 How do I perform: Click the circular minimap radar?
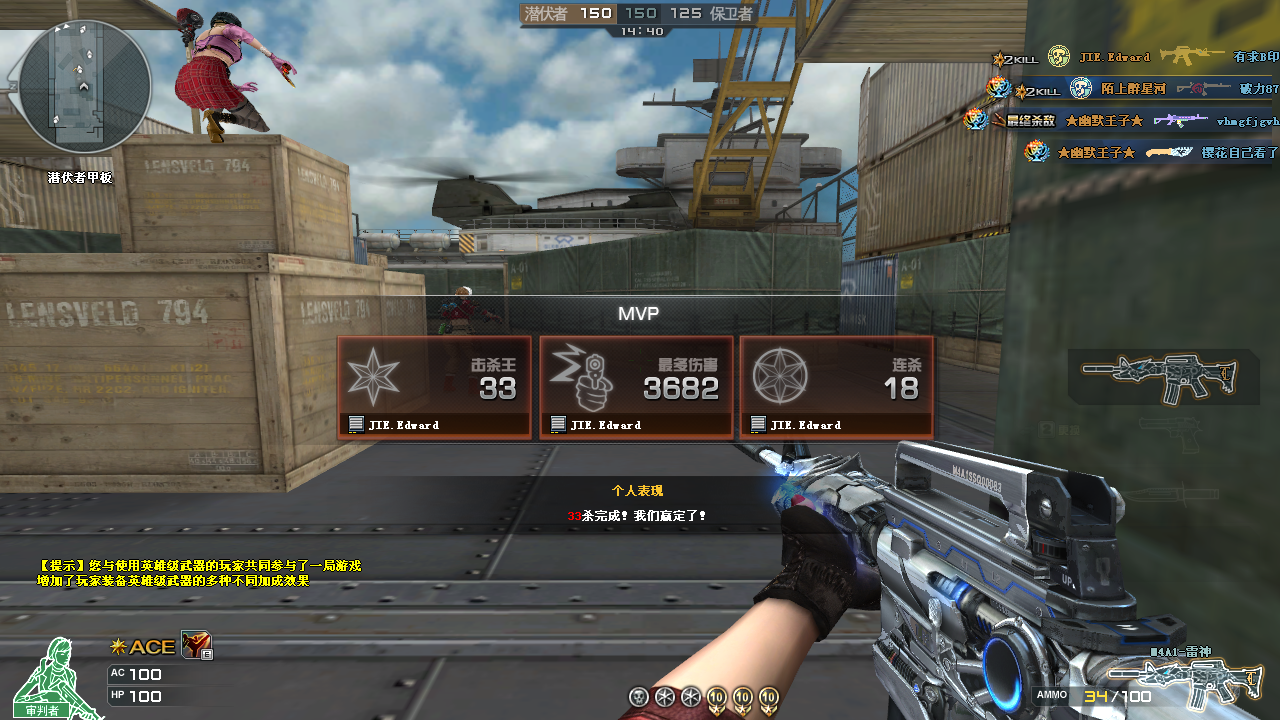tap(85, 88)
